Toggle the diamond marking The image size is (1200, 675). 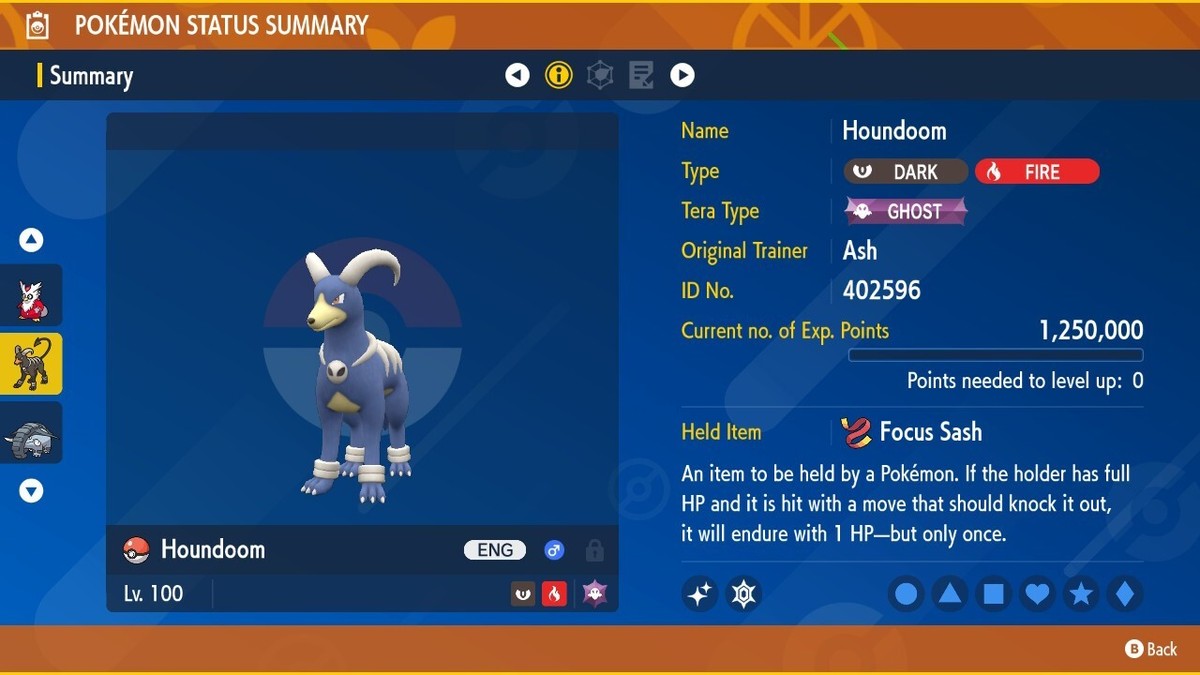tap(1125, 594)
